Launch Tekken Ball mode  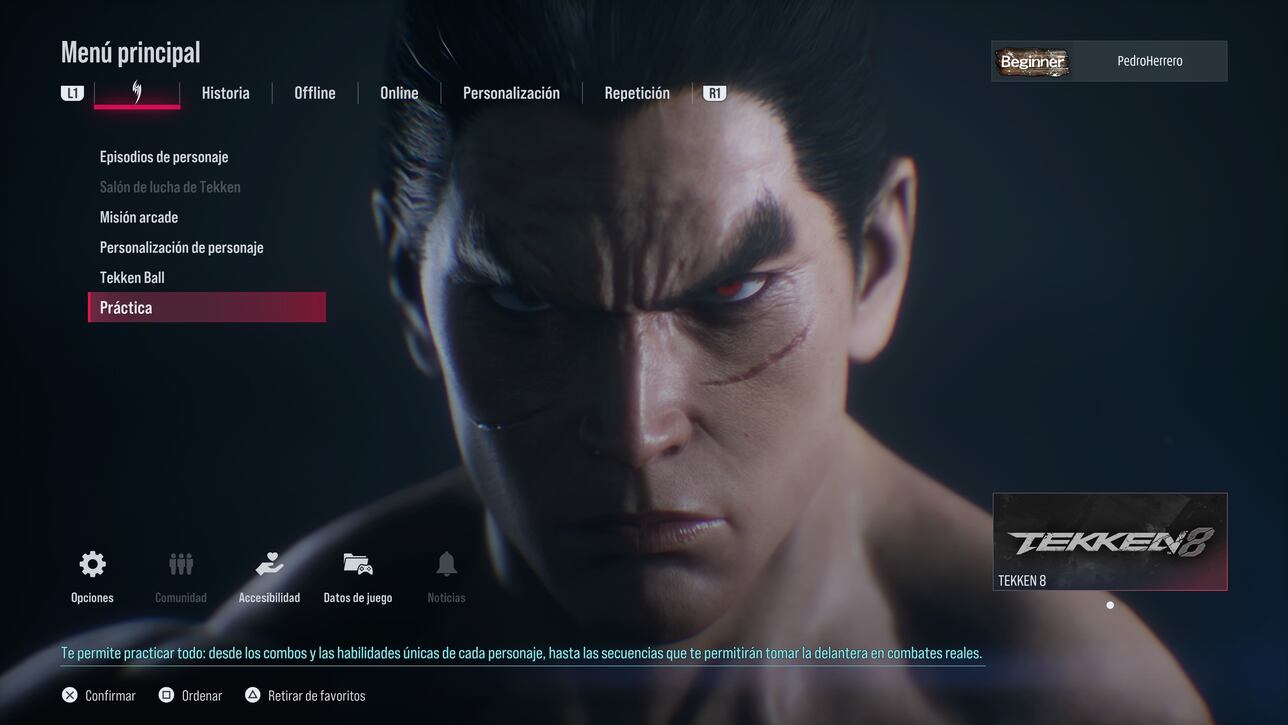pyautogui.click(x=131, y=277)
